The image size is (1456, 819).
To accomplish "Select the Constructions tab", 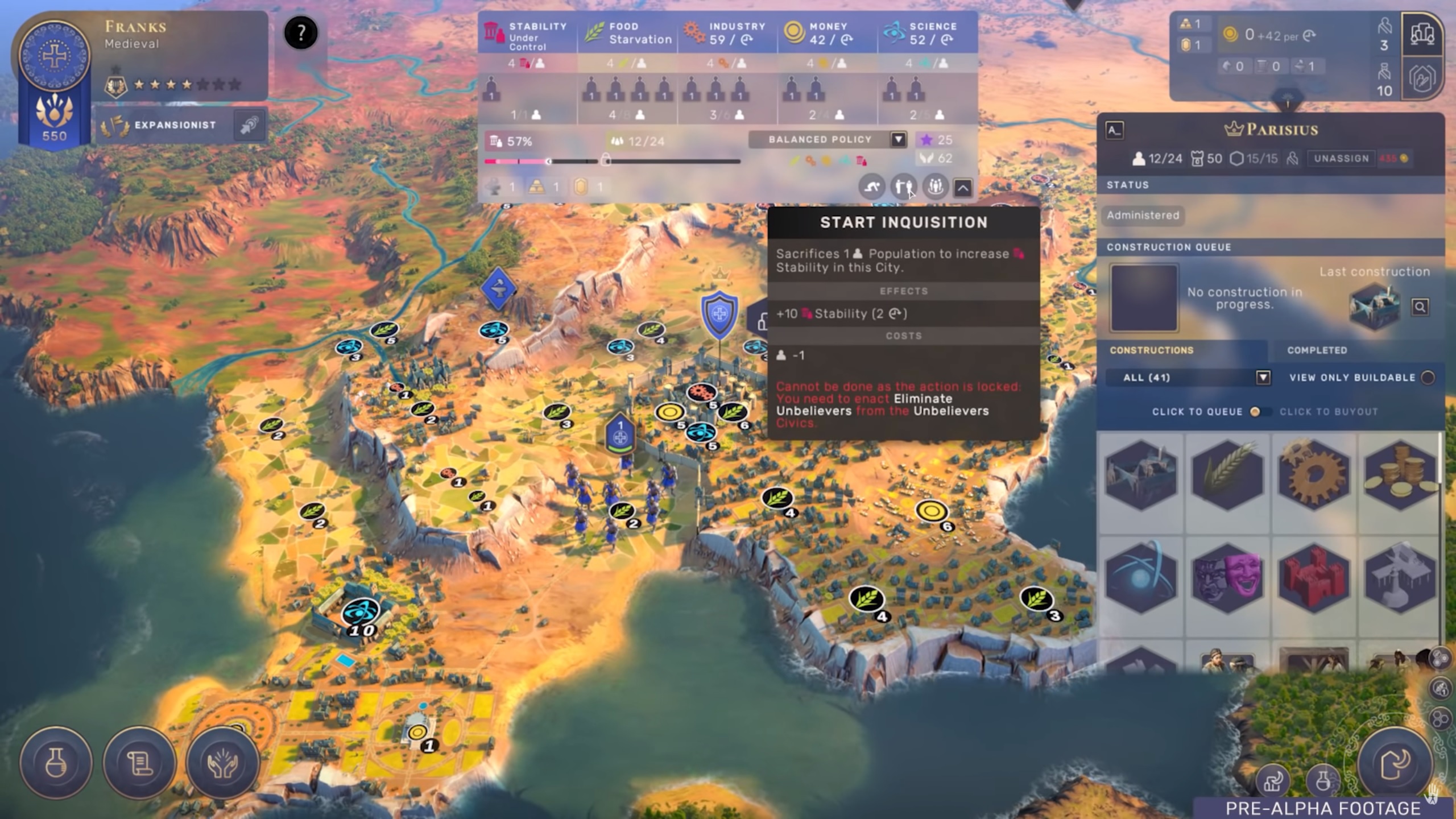I will 1152,350.
